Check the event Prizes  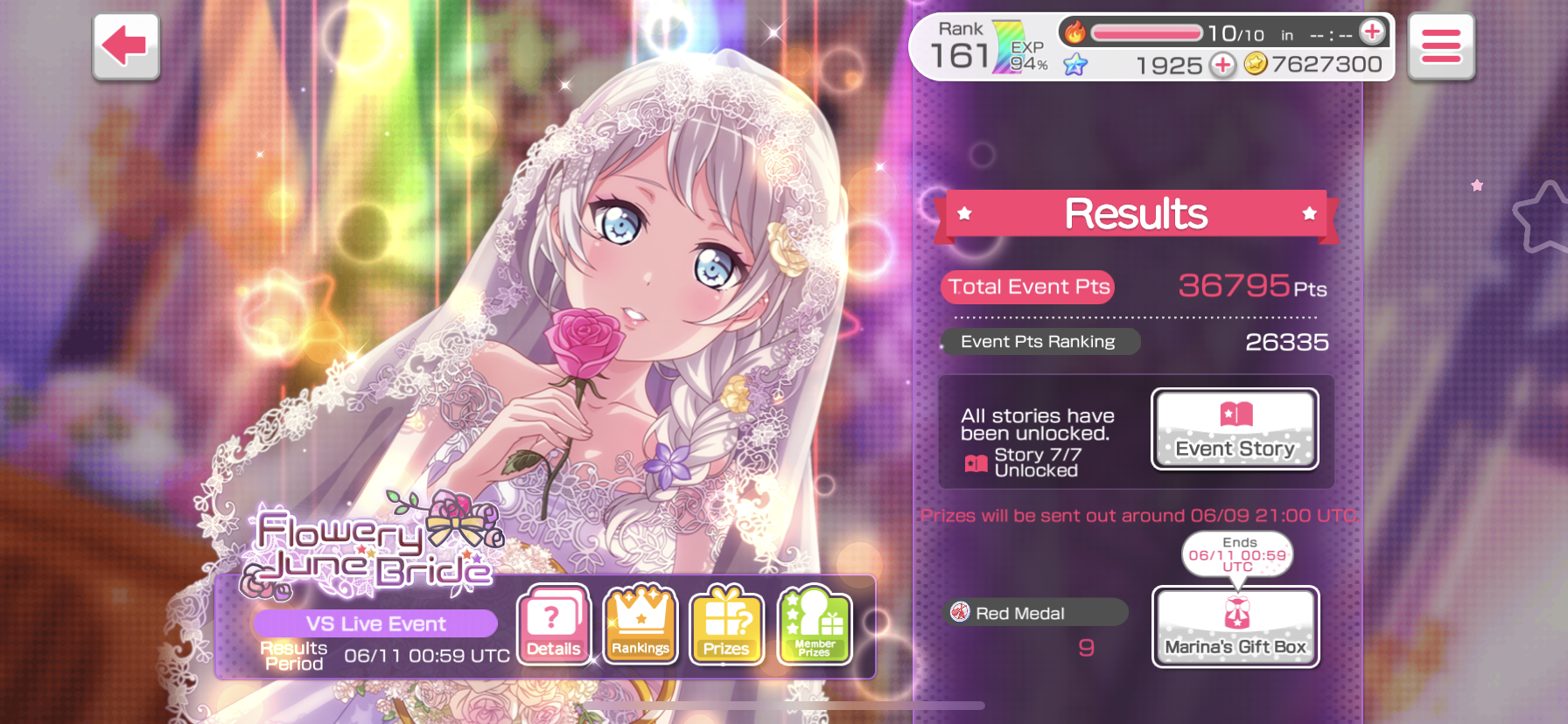726,625
